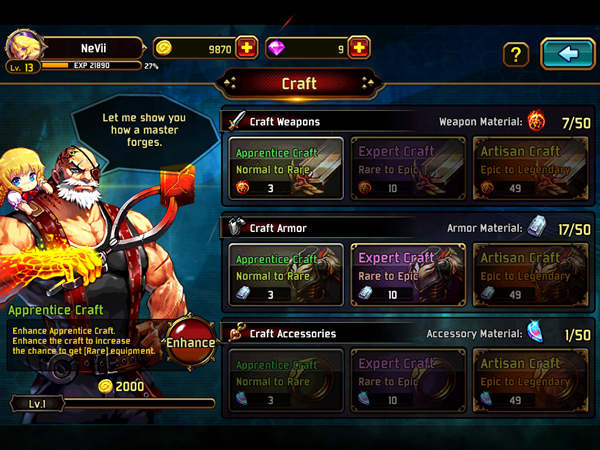Select Artisan Craft for accessories
Image resolution: width=600 pixels, height=450 pixels.
coord(529,380)
